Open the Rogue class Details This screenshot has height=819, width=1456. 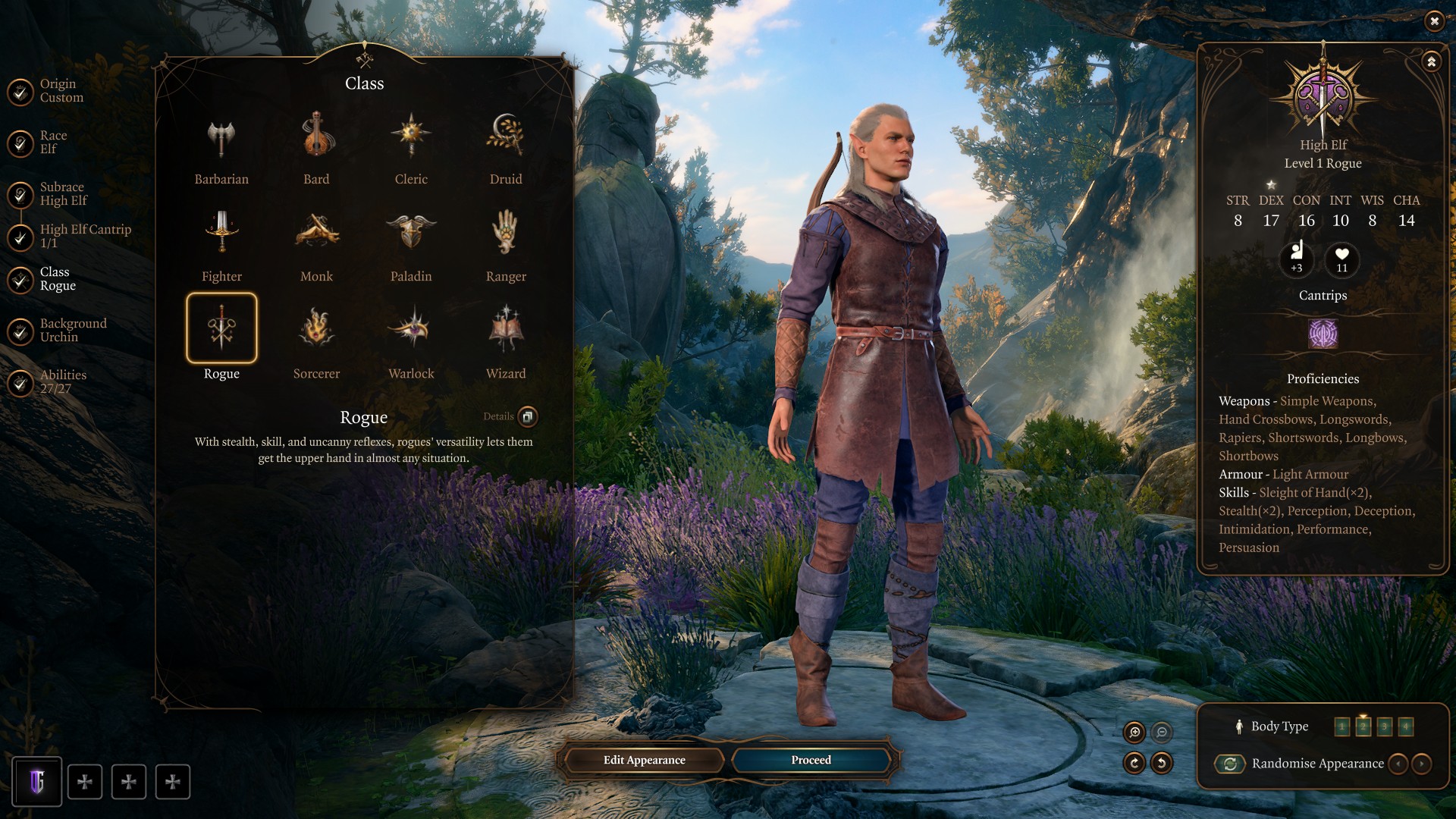click(x=527, y=416)
